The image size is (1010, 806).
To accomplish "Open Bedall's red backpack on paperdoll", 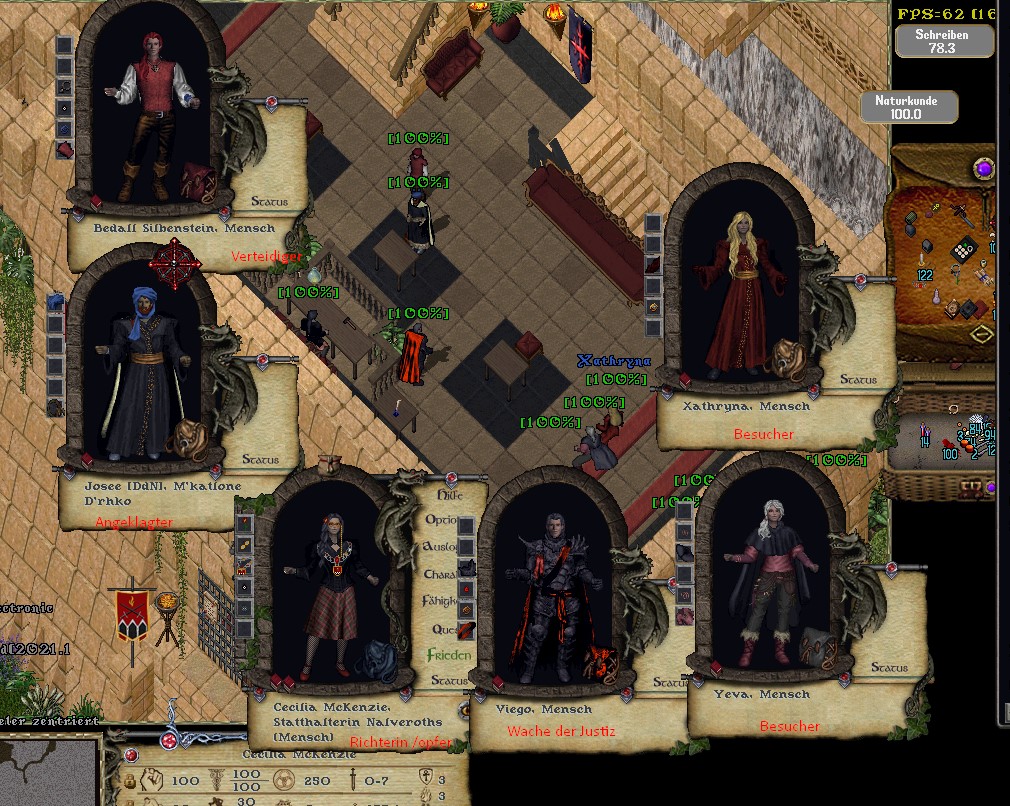I will [x=198, y=180].
